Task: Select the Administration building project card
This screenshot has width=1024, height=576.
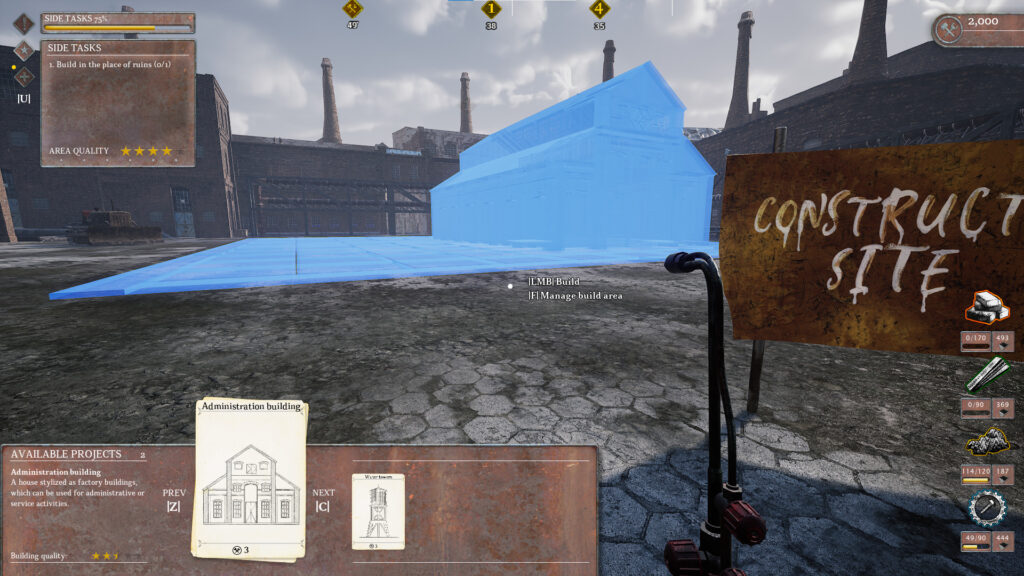Action: (x=250, y=478)
